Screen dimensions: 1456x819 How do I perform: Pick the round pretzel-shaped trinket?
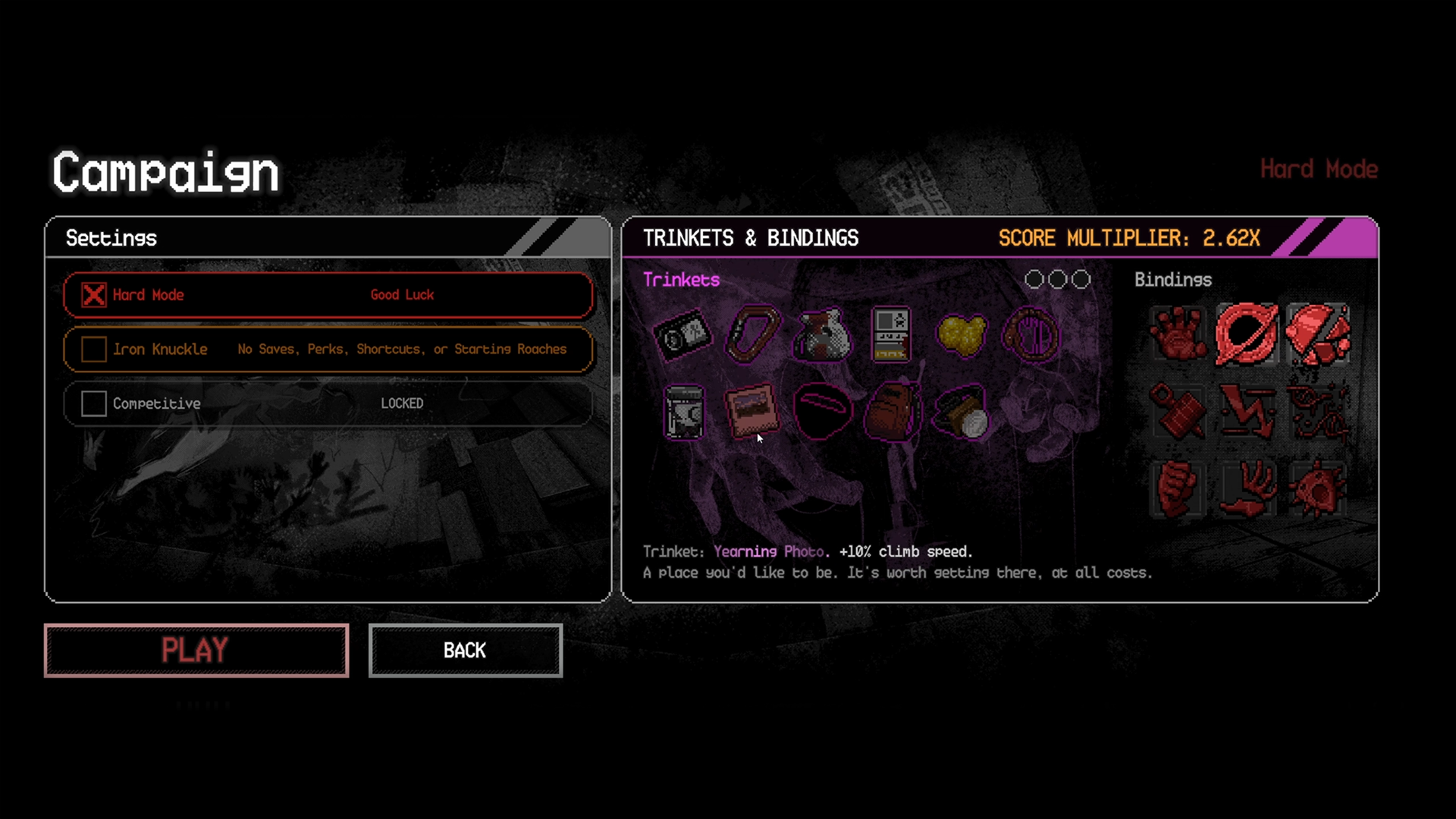click(x=1031, y=334)
